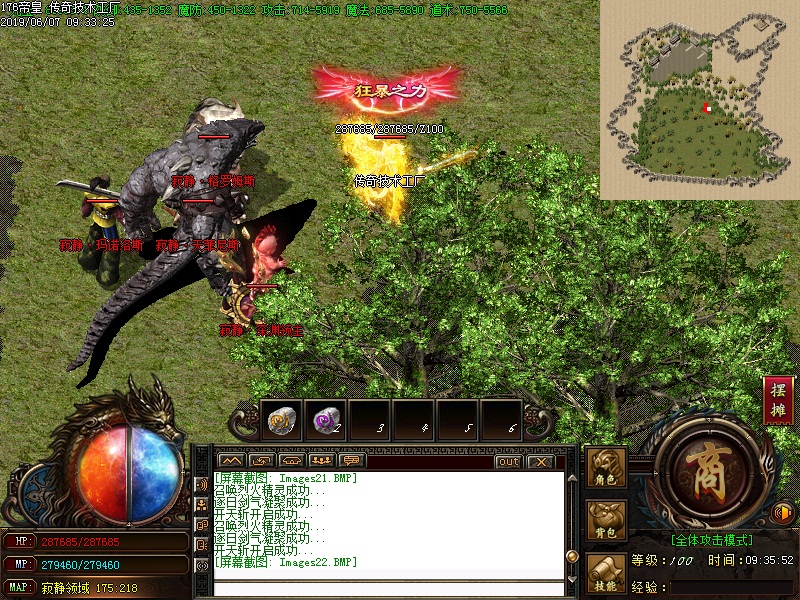Use the purple spiral stone in hotbar slot 2

click(325, 420)
